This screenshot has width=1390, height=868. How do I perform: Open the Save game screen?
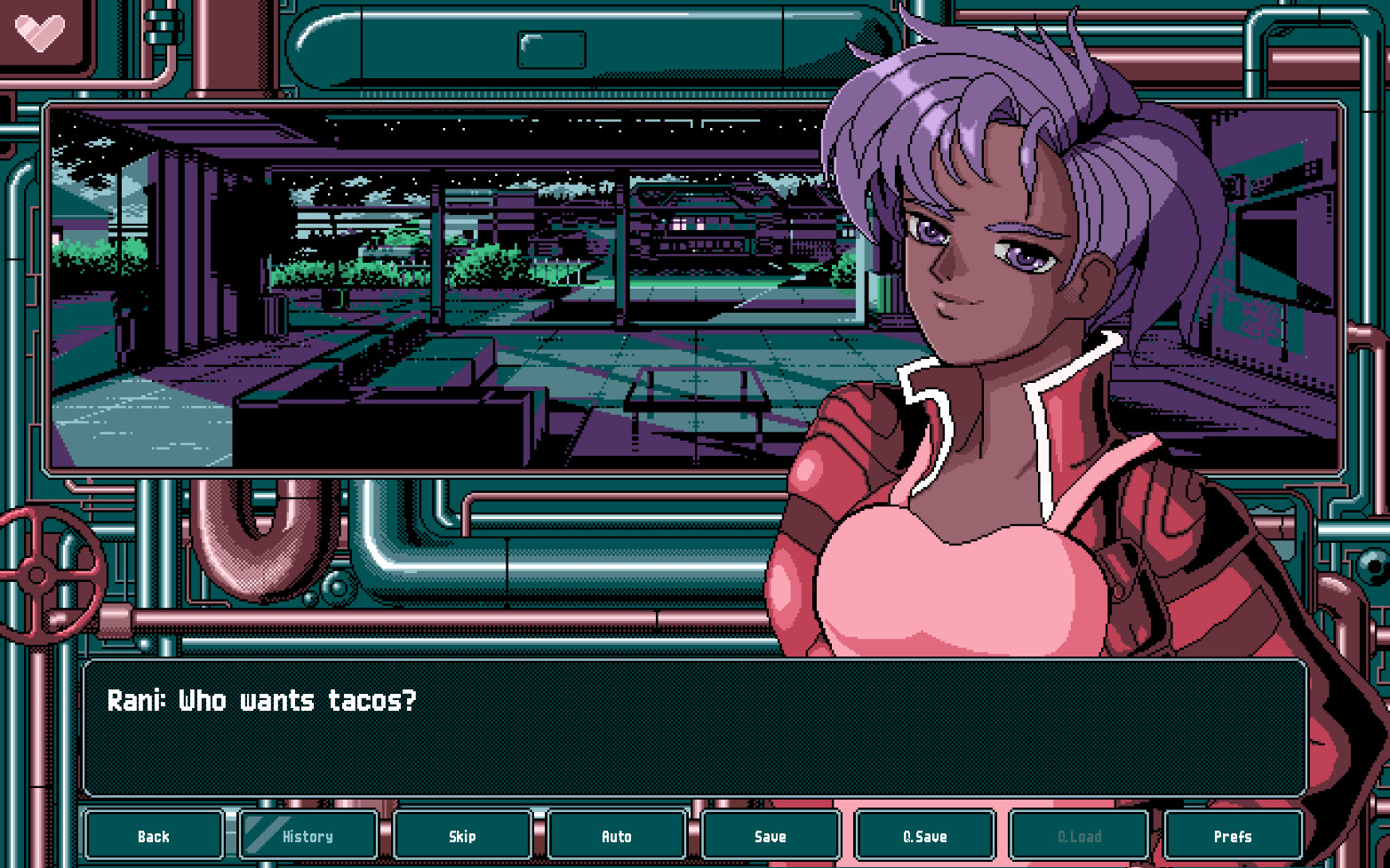(770, 835)
